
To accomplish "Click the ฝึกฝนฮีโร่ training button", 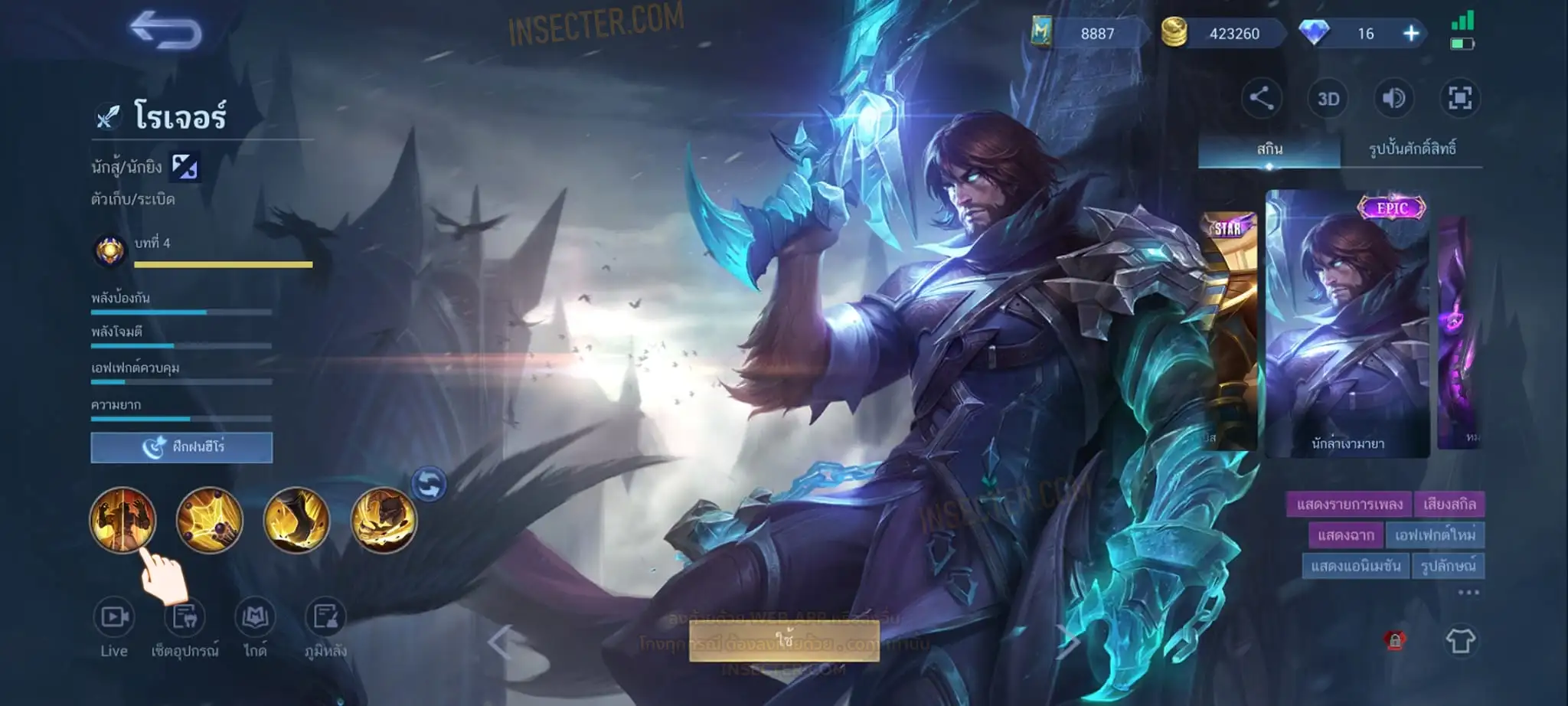I will click(x=181, y=447).
